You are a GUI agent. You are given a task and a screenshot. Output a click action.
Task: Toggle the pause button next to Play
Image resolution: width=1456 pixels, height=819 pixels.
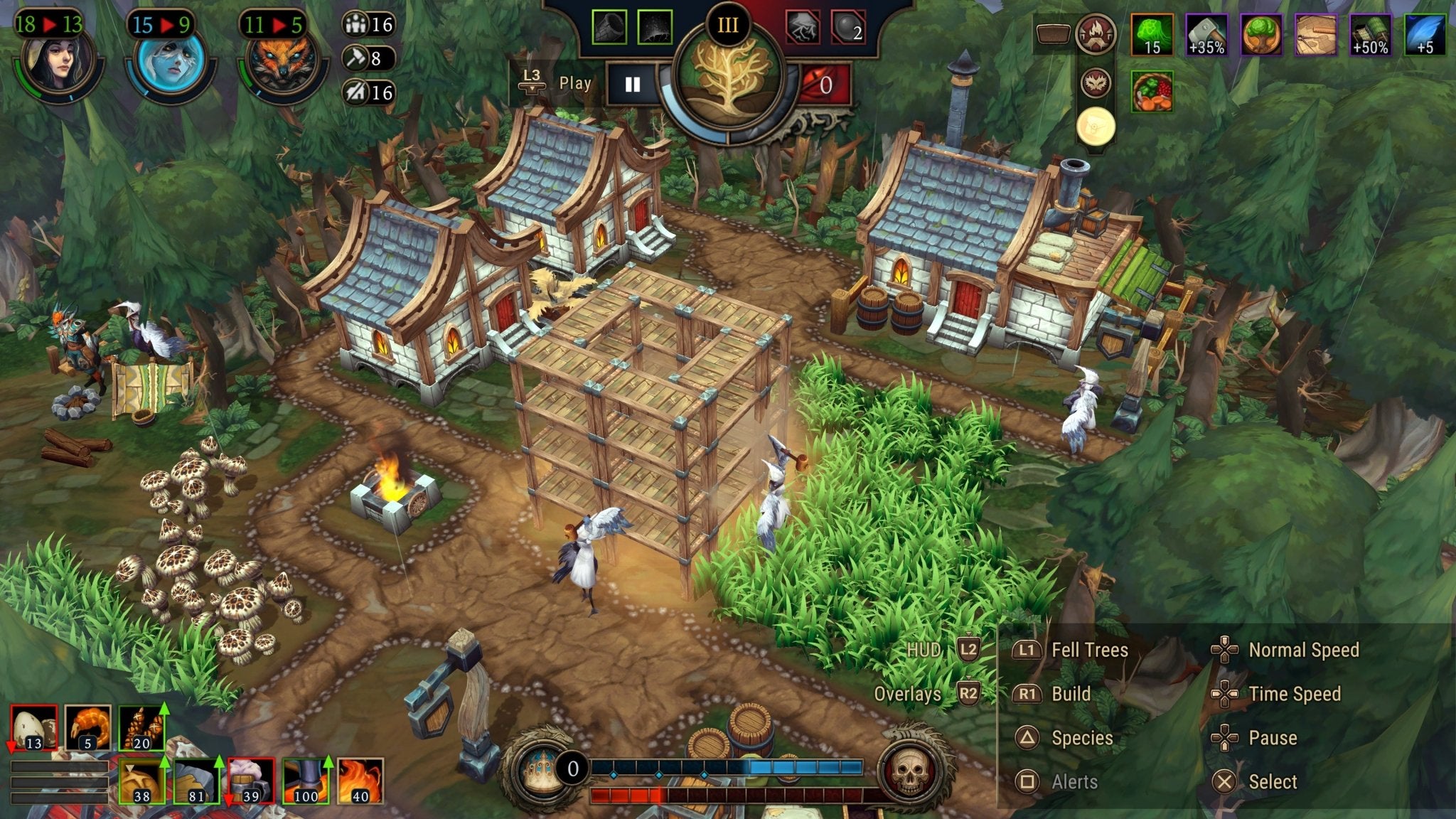[631, 83]
